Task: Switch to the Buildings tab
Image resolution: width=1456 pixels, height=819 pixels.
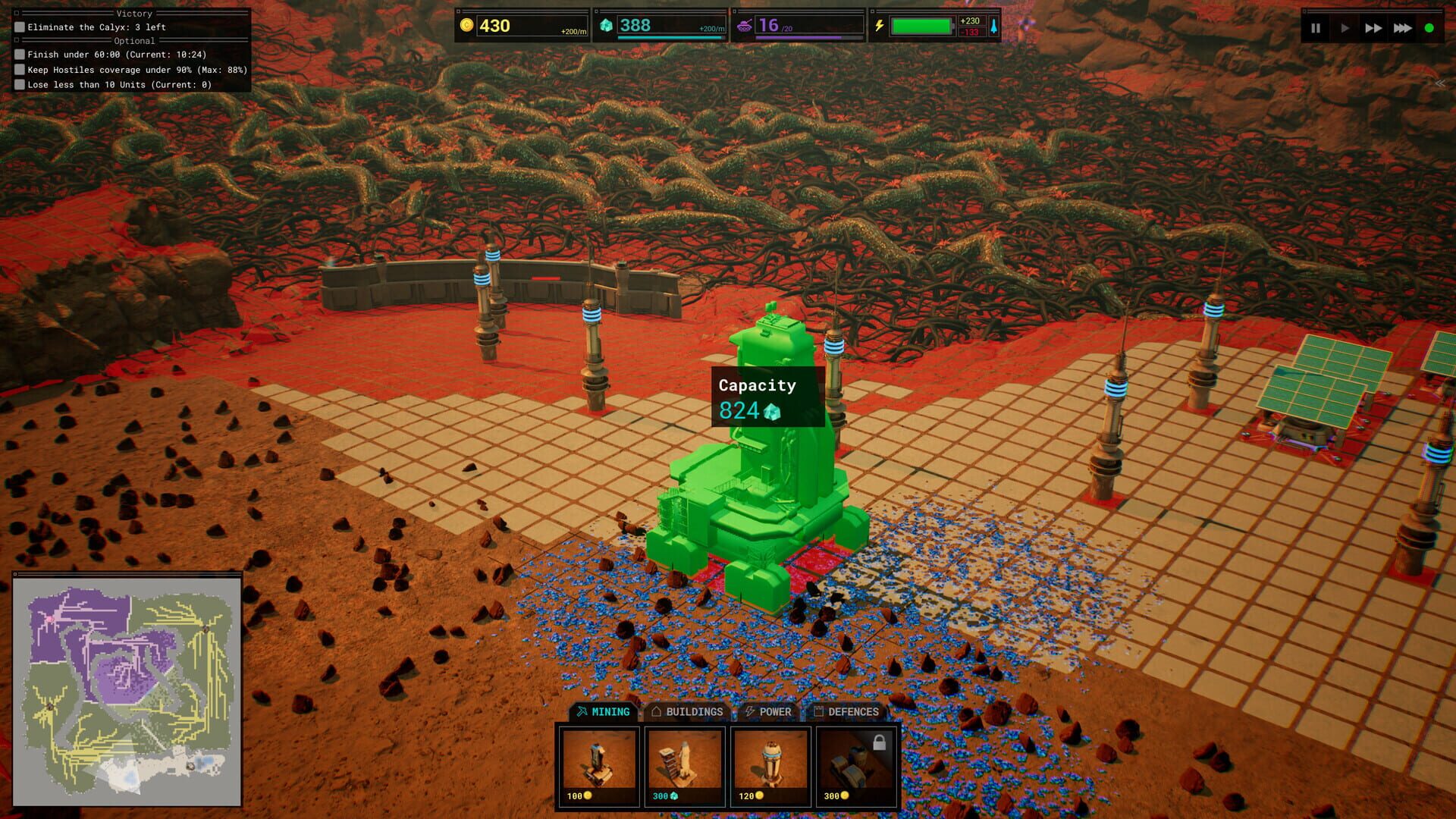Action: [687, 712]
